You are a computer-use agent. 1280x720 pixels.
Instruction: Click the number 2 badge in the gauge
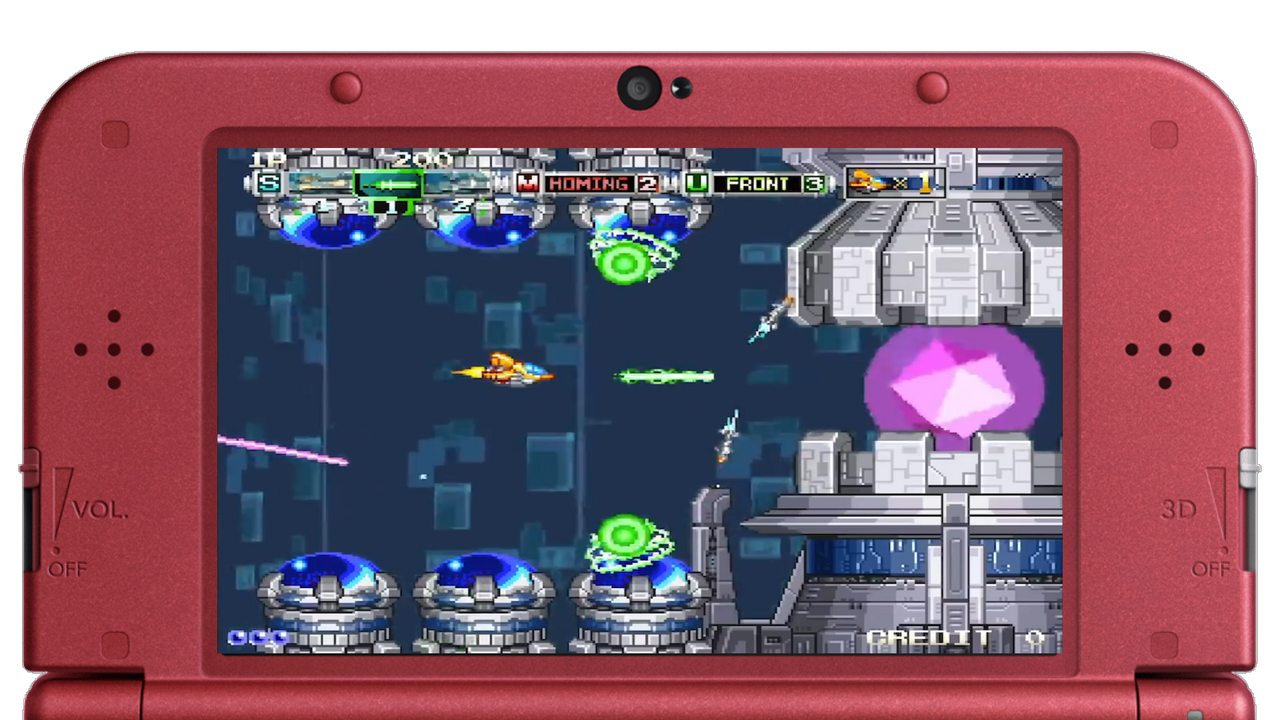pos(461,204)
